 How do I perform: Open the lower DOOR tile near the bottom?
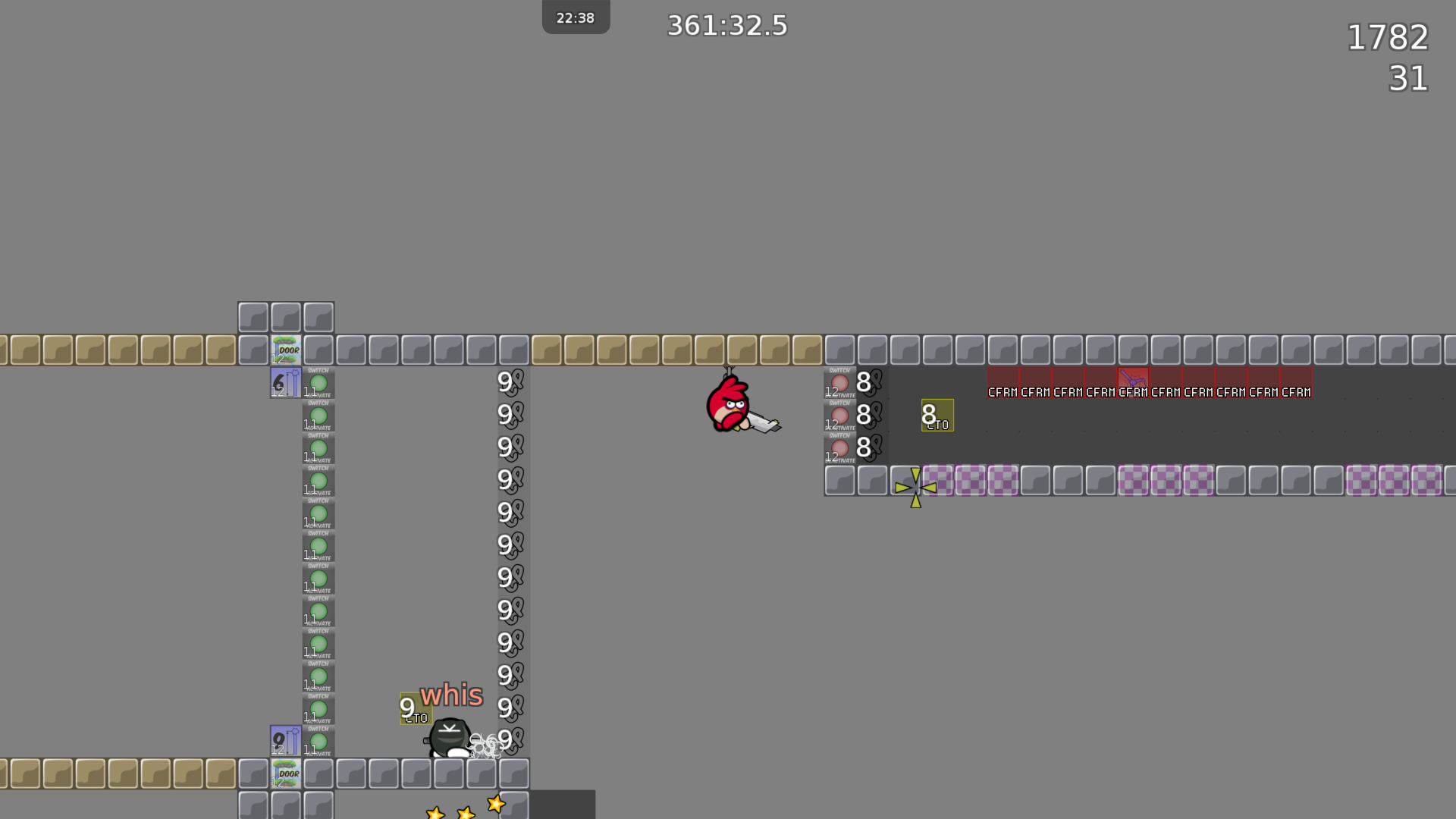(x=286, y=773)
